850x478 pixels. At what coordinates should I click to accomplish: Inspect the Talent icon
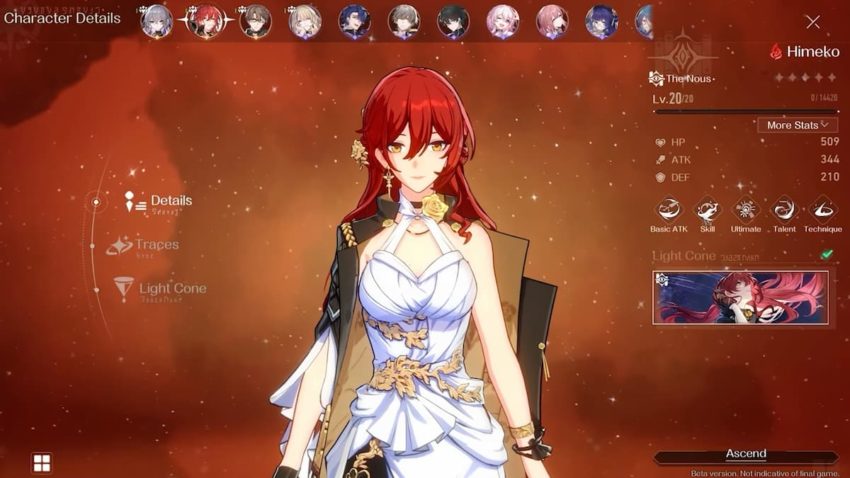(784, 209)
